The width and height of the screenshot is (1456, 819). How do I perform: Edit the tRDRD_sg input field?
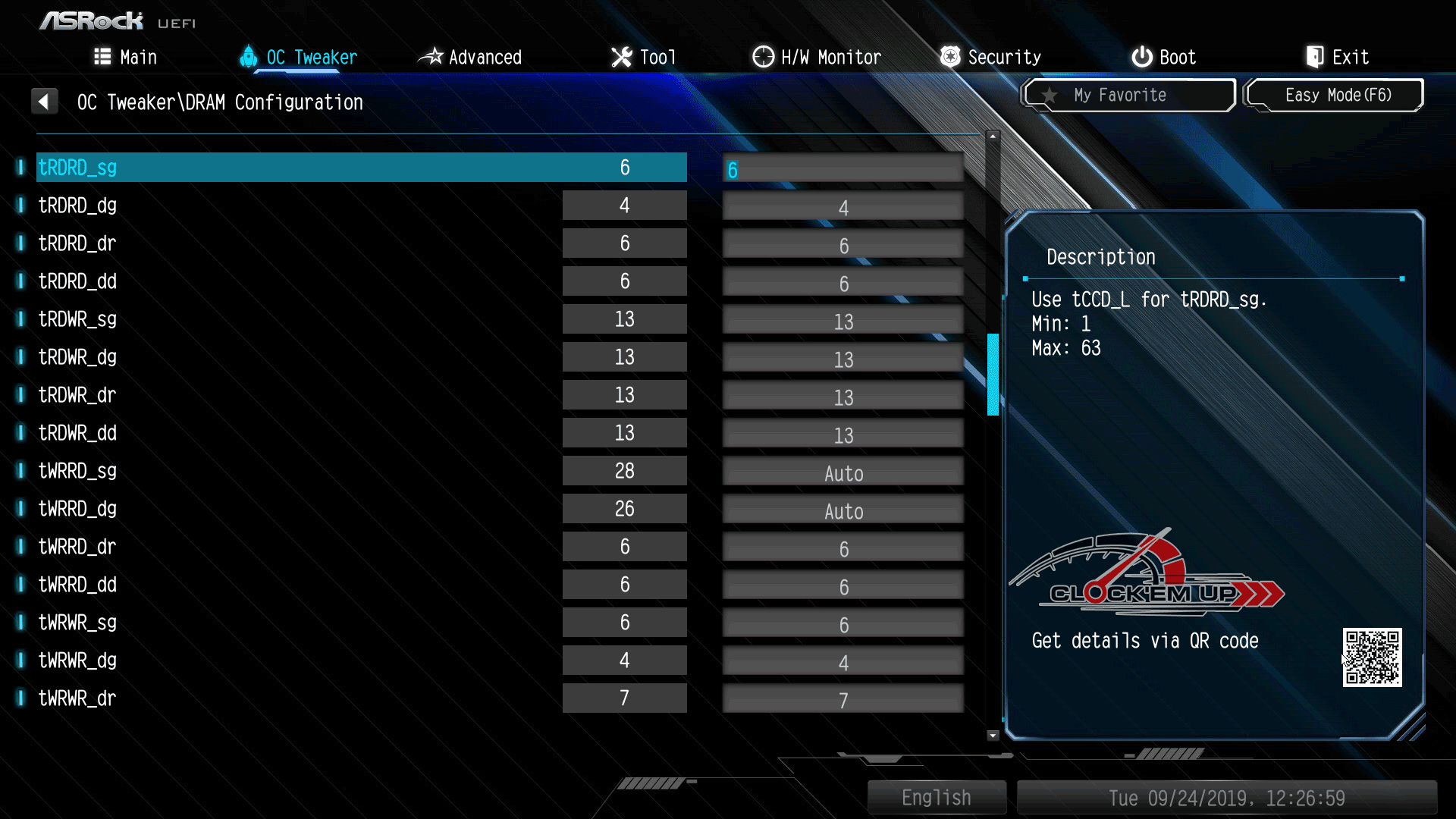(x=843, y=170)
